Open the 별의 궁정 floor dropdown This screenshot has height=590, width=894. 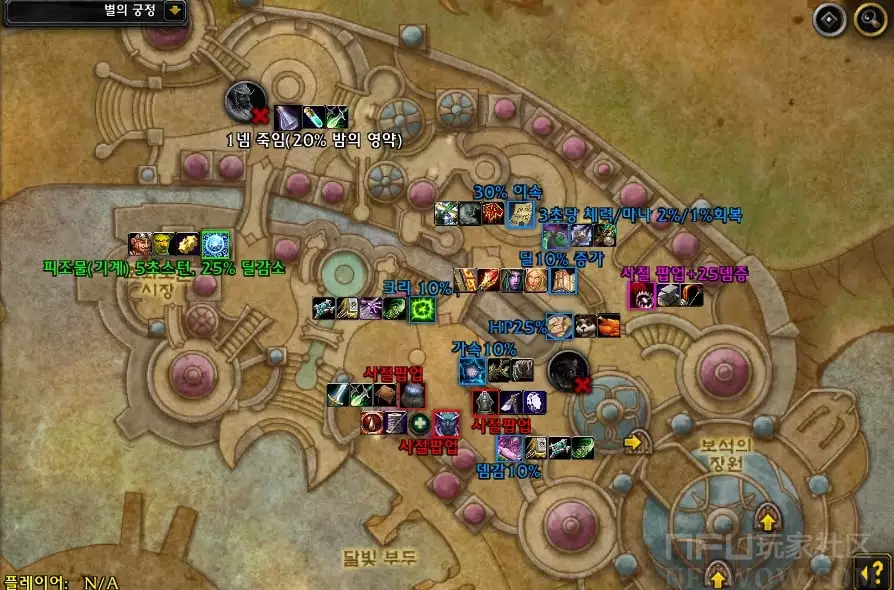tap(174, 11)
